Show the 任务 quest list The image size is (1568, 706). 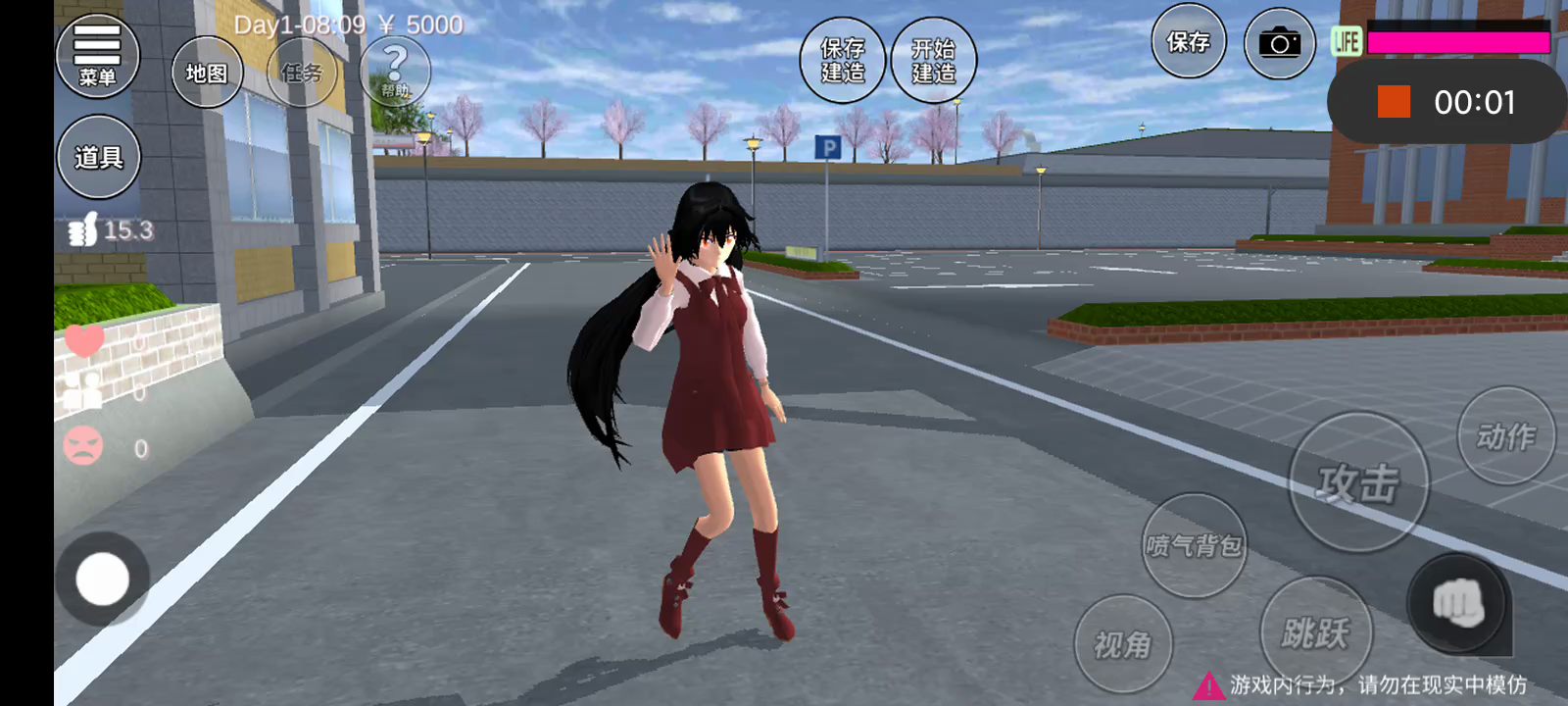pos(302,74)
